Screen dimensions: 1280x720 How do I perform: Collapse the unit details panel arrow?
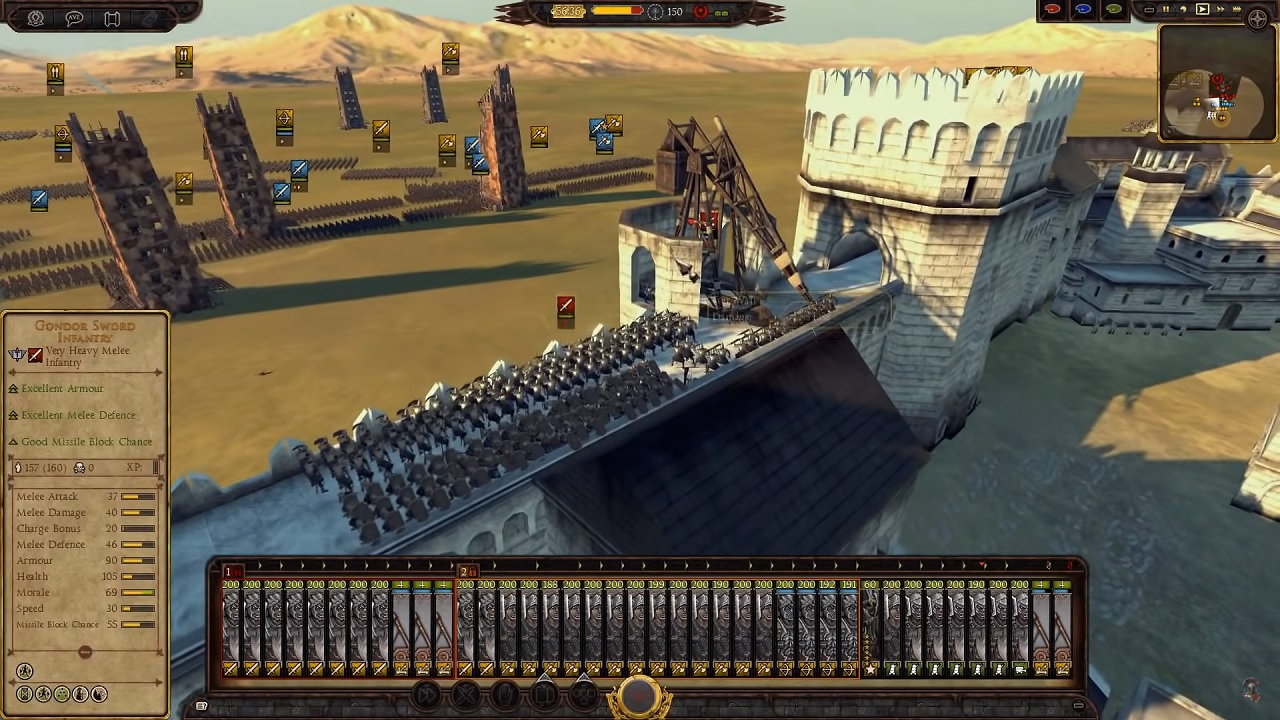(x=84, y=650)
